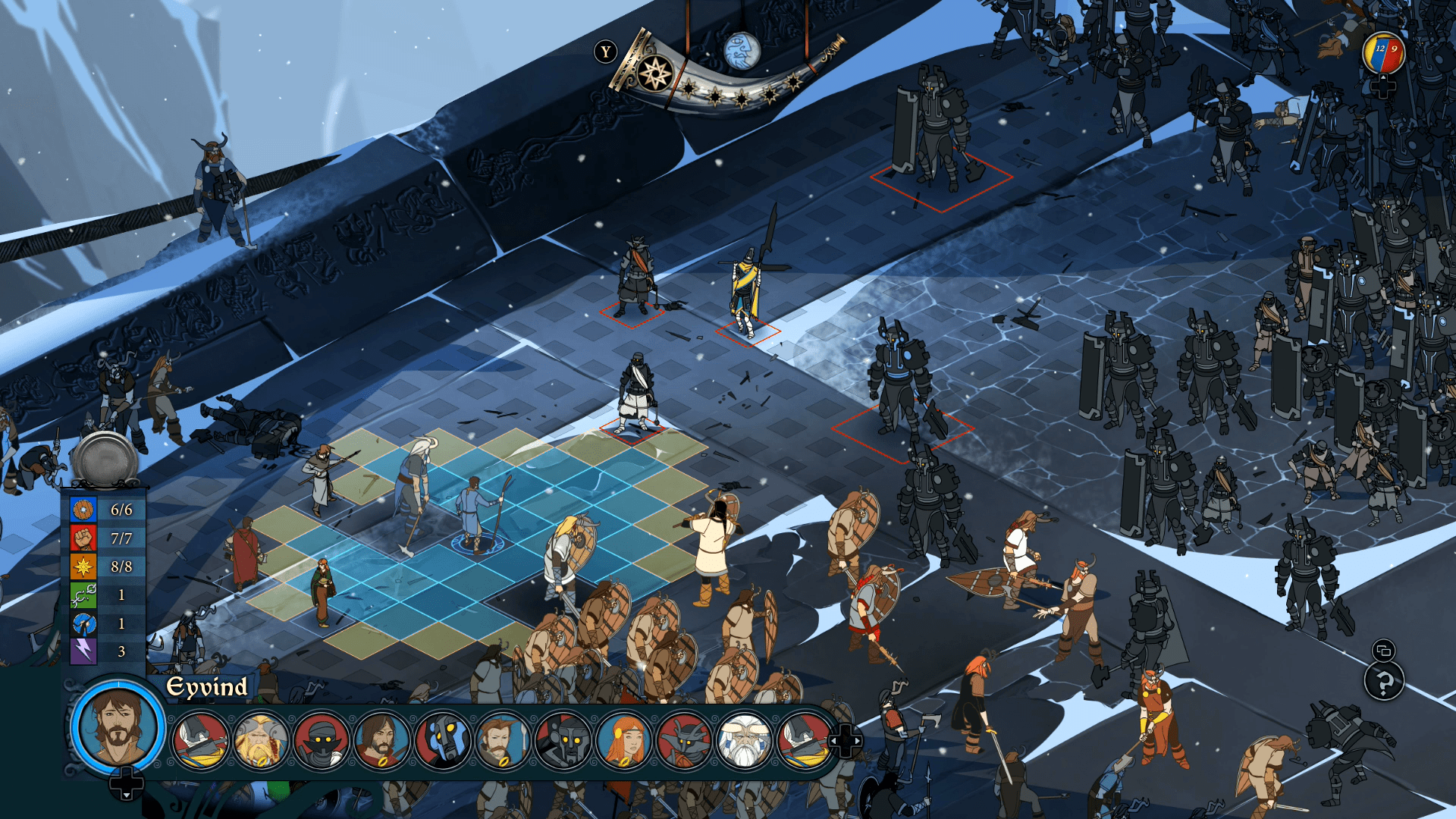Click the purple lightning bolt icon
Image resolution: width=1456 pixels, height=819 pixels.
click(x=83, y=651)
